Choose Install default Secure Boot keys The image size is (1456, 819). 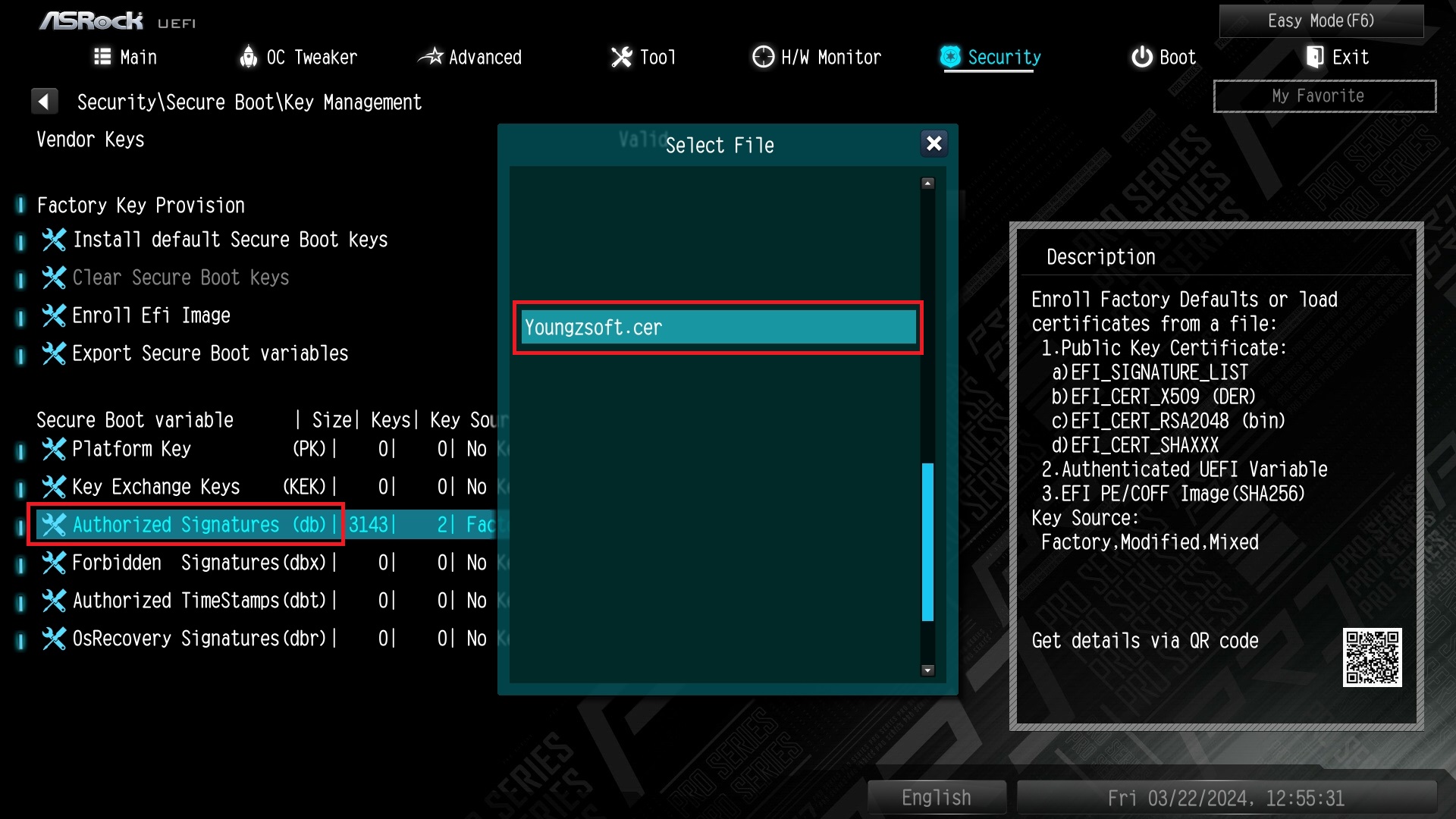click(229, 240)
